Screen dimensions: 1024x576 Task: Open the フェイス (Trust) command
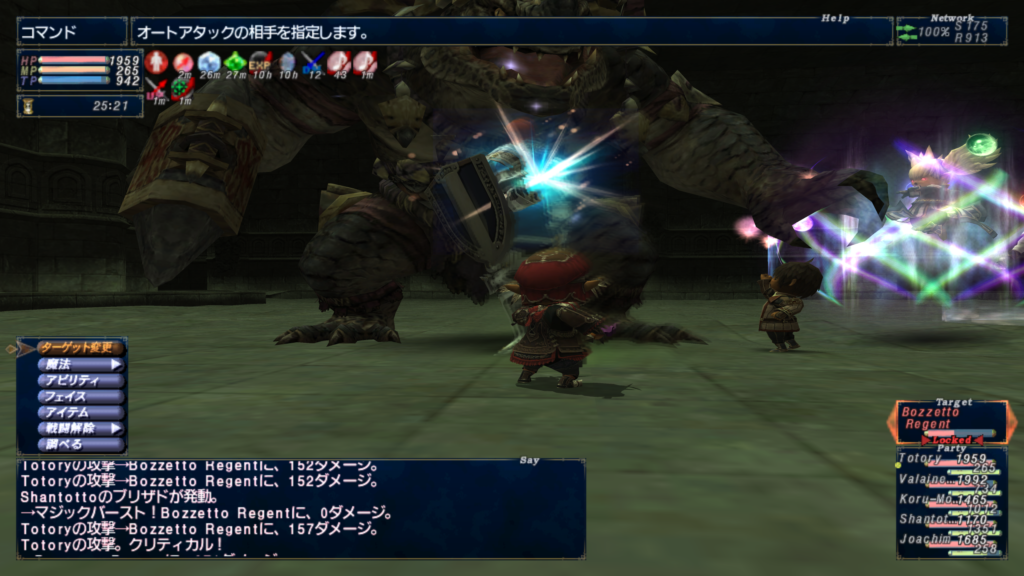pyautogui.click(x=80, y=396)
